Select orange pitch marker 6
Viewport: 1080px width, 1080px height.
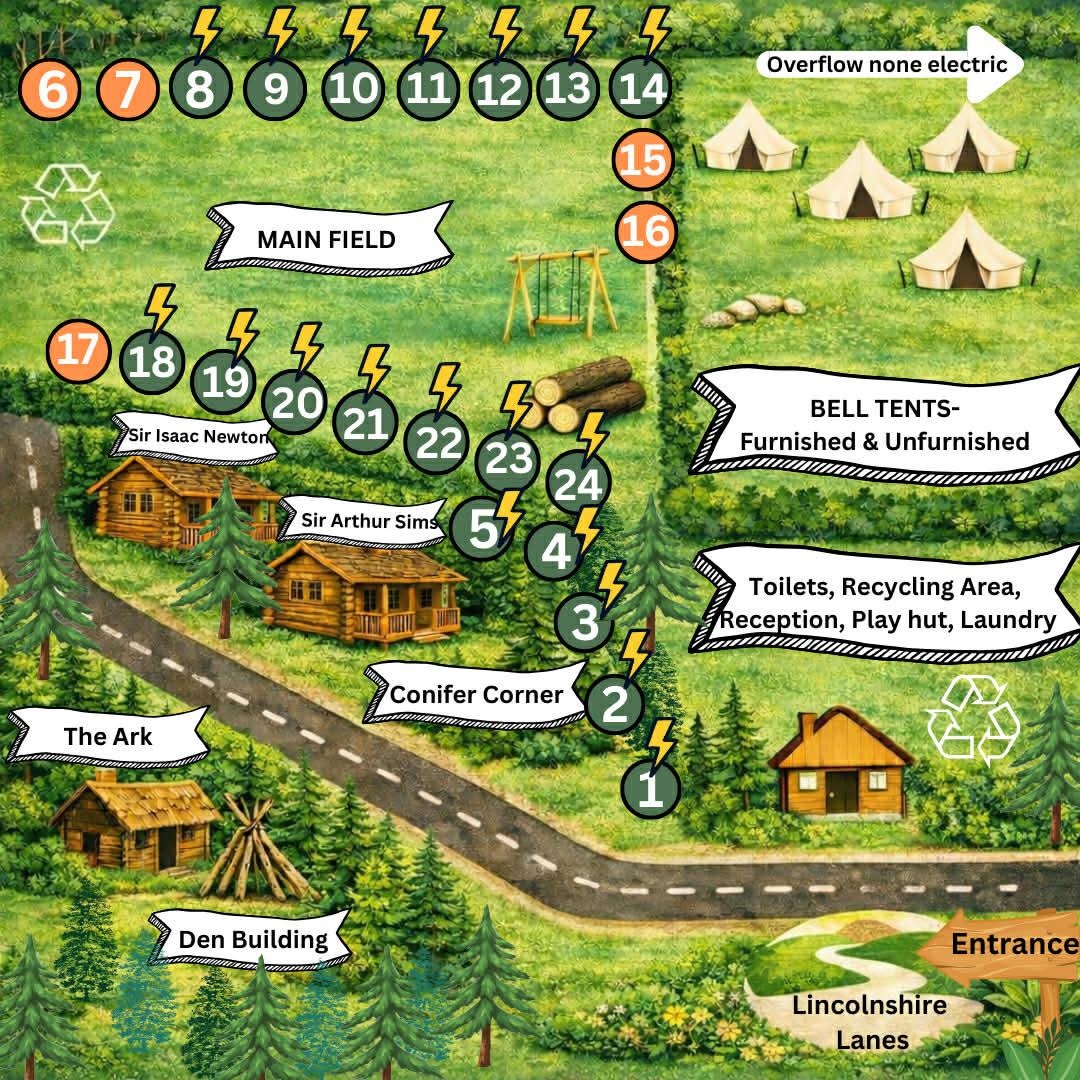click(52, 91)
